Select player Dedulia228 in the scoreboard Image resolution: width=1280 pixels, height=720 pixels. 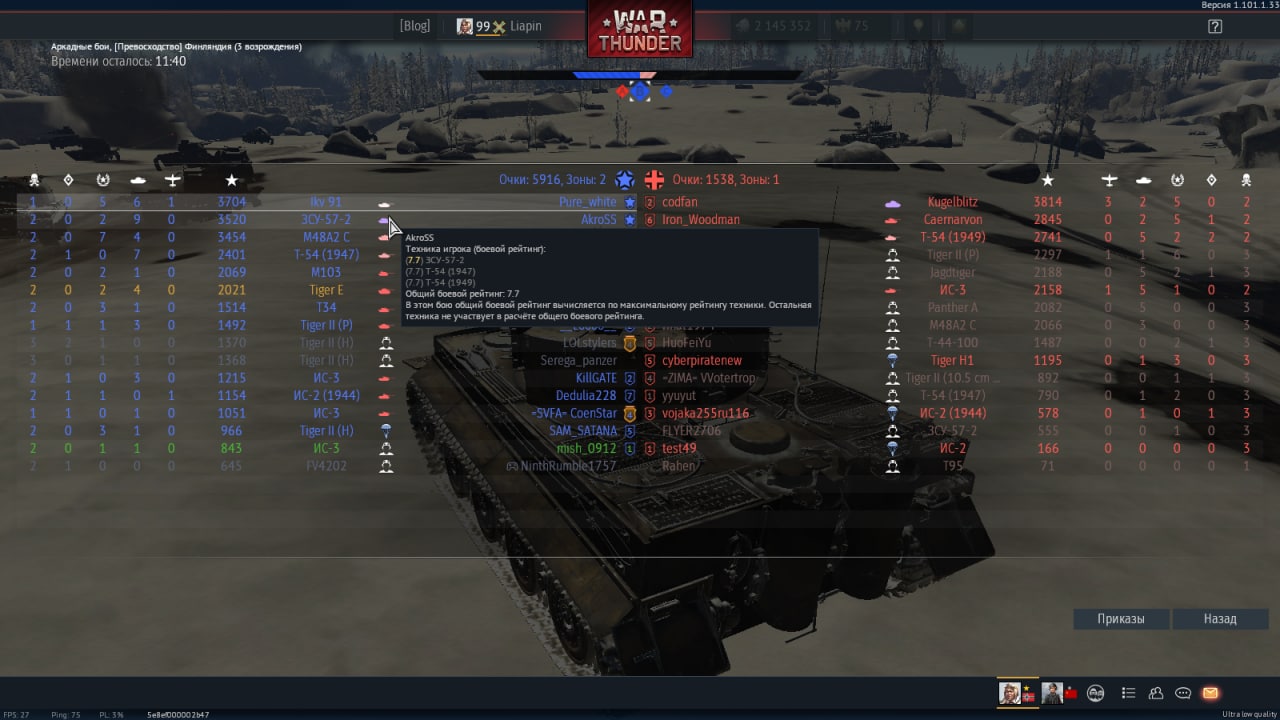pyautogui.click(x=586, y=396)
